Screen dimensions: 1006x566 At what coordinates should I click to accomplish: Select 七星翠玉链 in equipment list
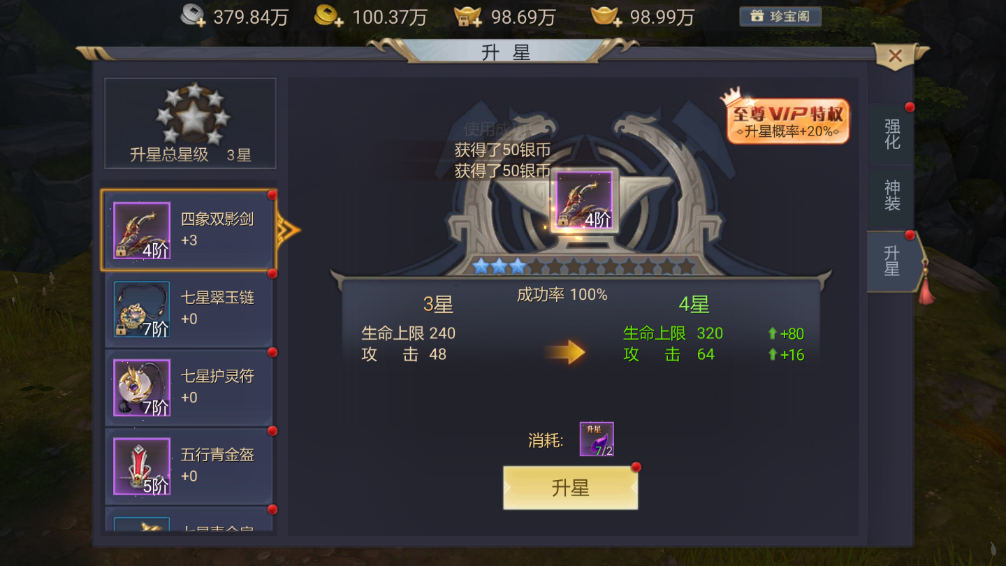point(188,309)
